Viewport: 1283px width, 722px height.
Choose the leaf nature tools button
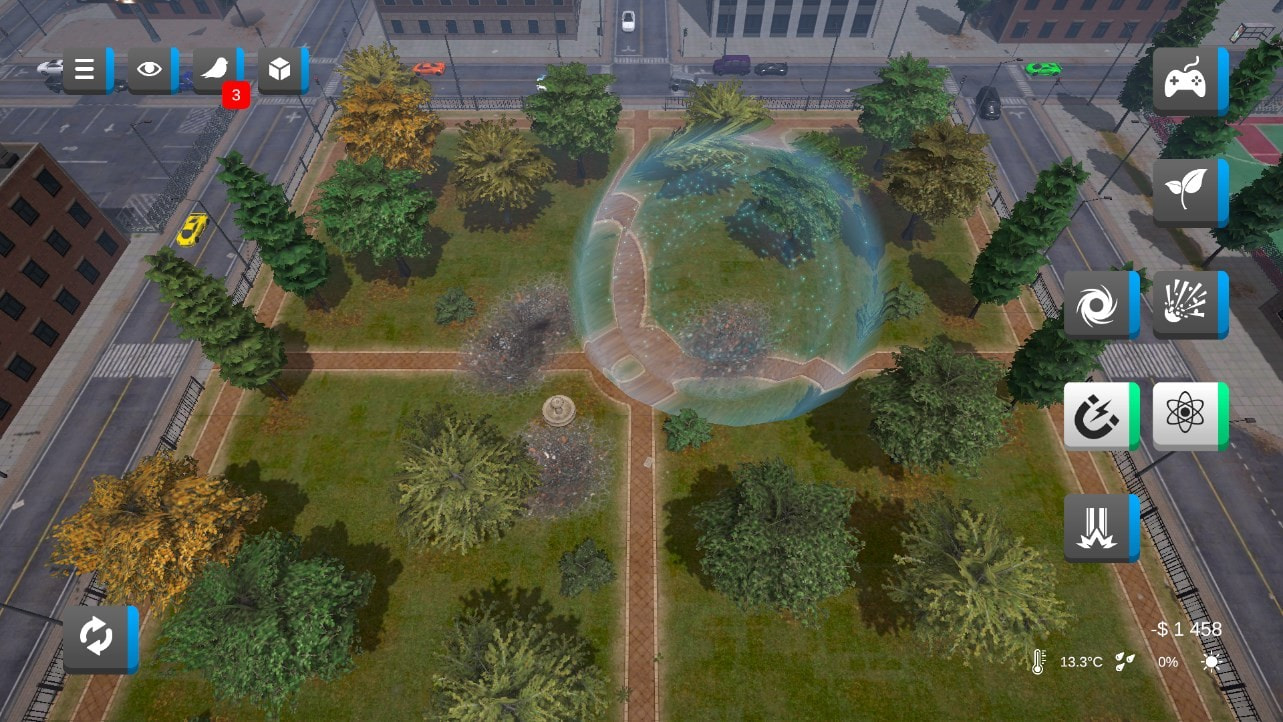tap(1188, 192)
